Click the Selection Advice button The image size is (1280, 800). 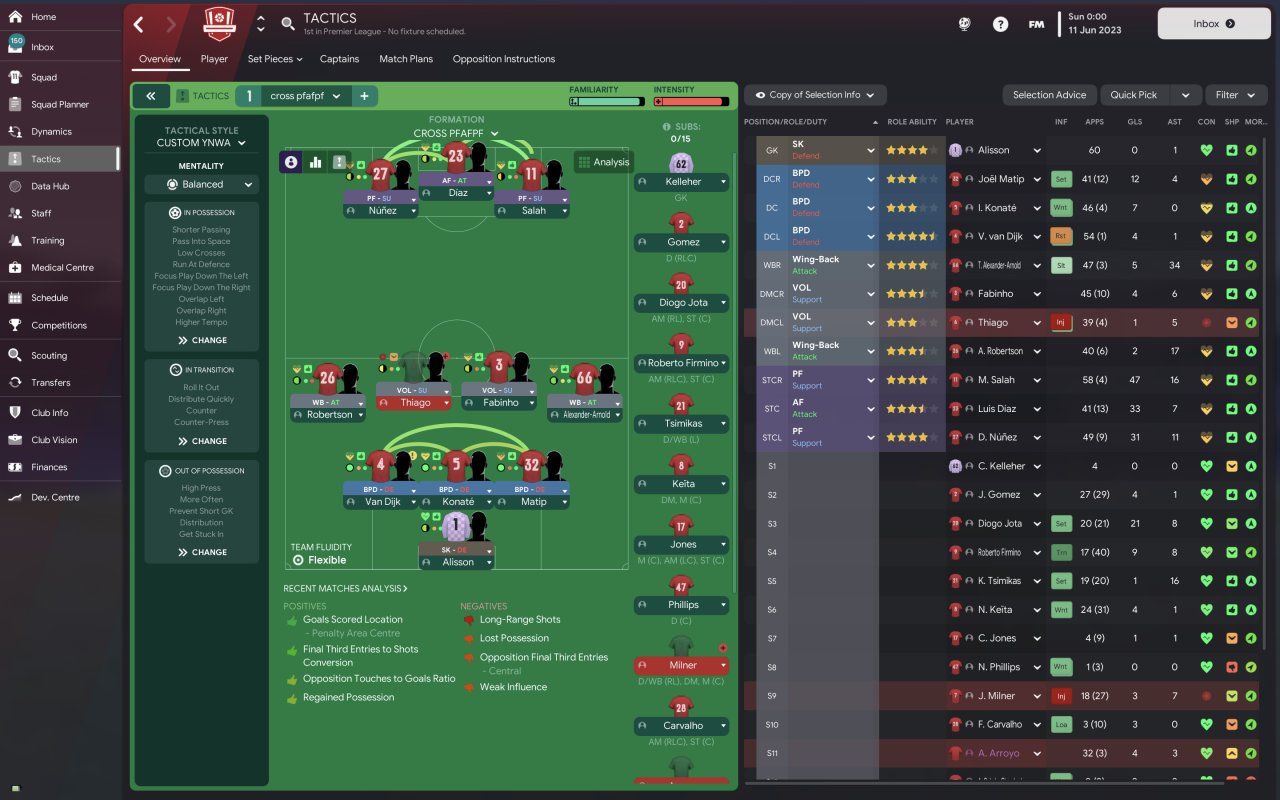click(1049, 95)
